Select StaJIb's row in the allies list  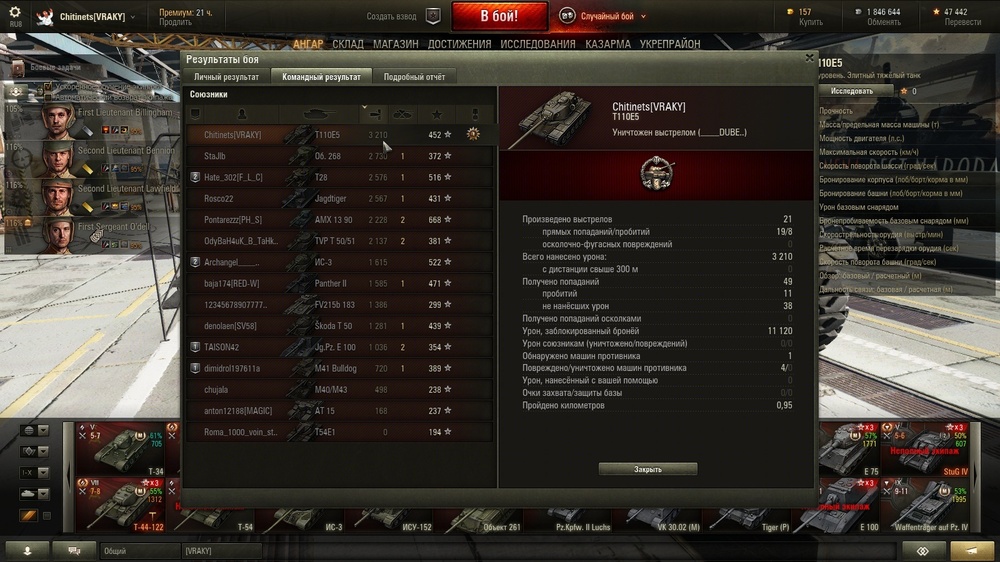point(340,156)
